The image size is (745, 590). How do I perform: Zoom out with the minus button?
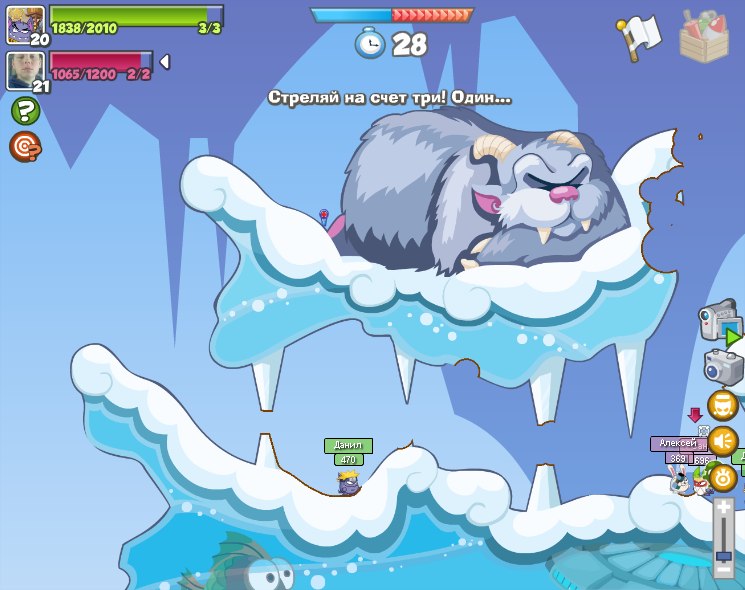[x=724, y=569]
